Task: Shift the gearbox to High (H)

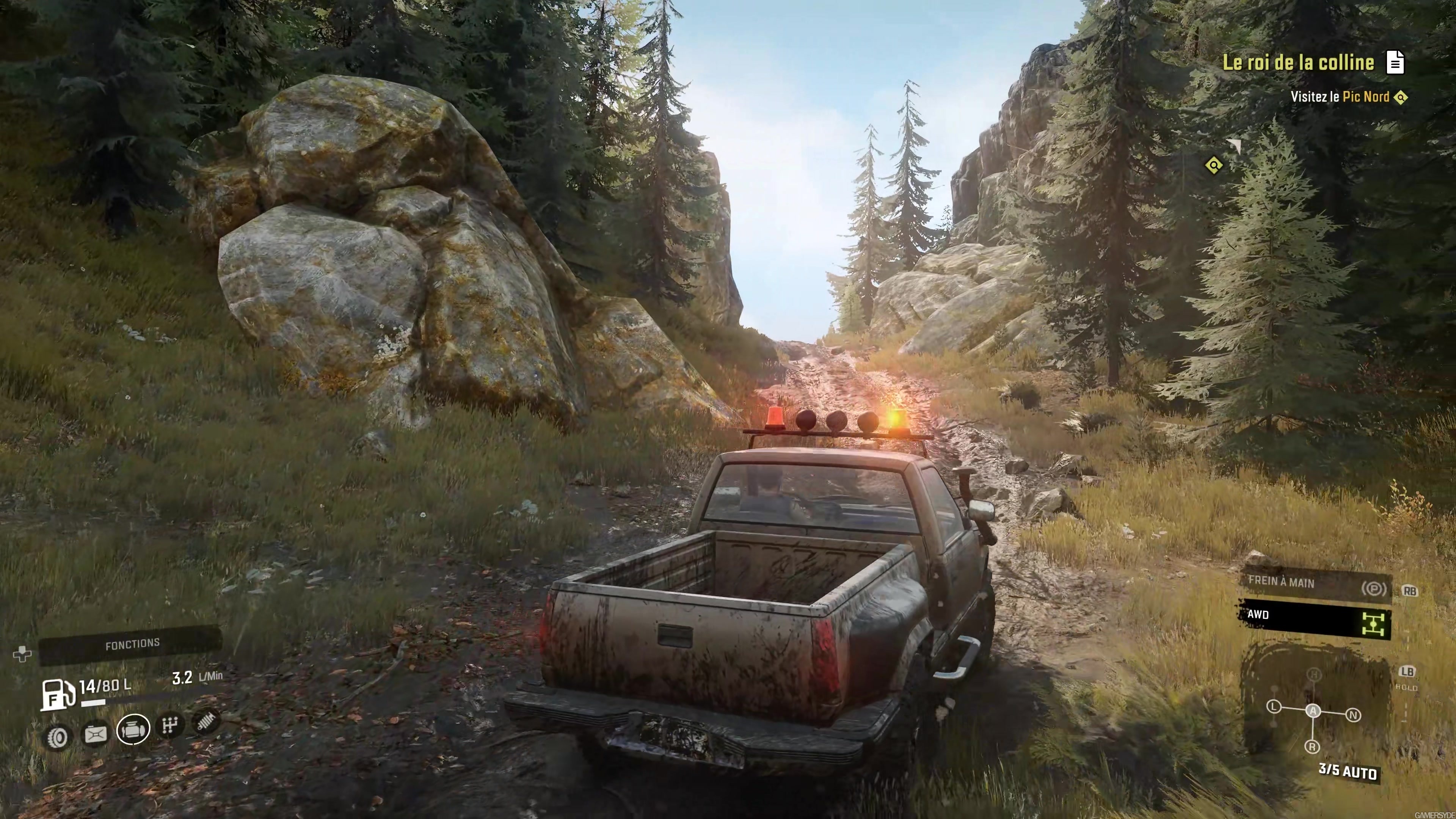Action: pos(1314,674)
